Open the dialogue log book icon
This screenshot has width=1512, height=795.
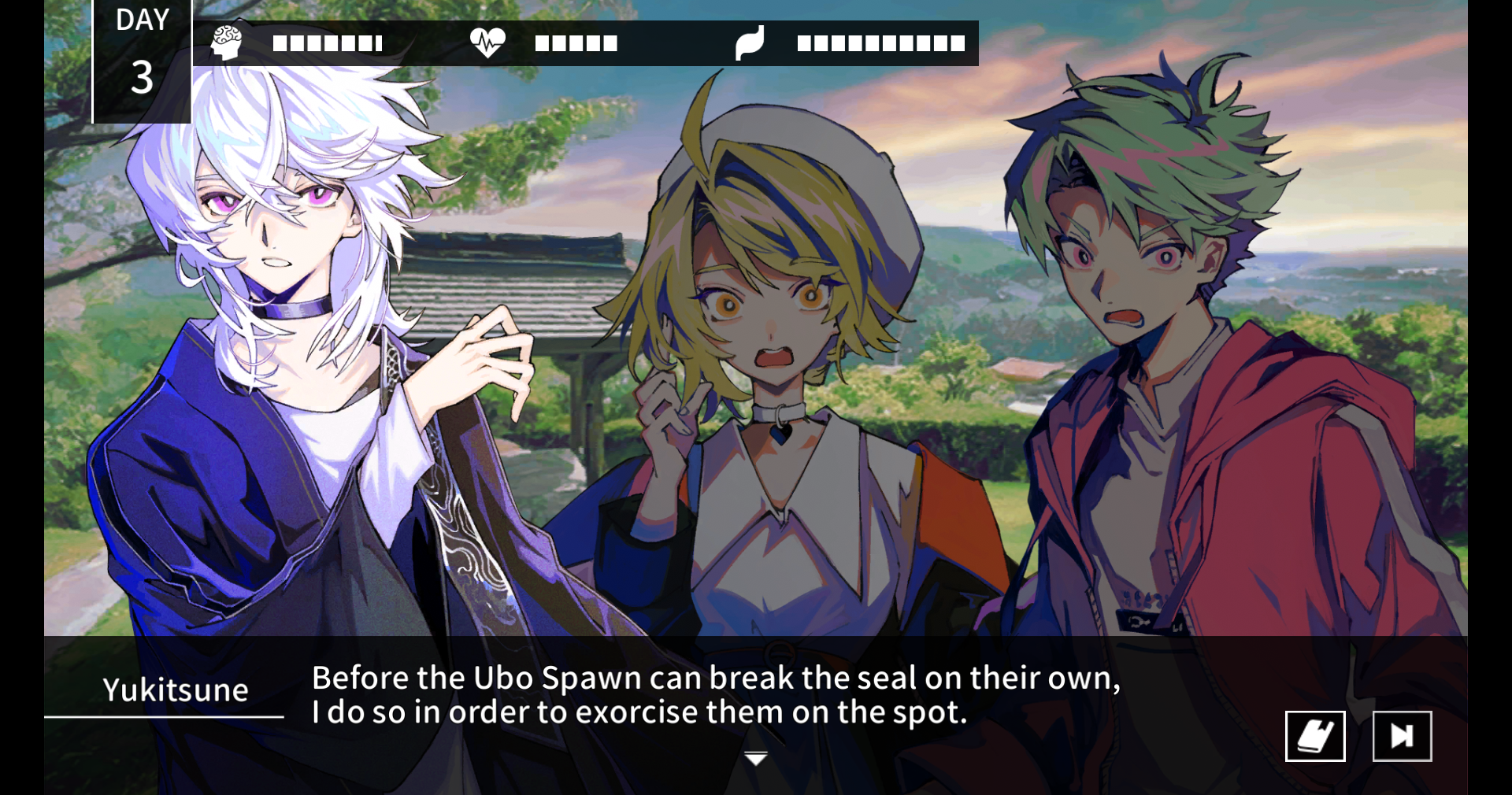(1314, 736)
